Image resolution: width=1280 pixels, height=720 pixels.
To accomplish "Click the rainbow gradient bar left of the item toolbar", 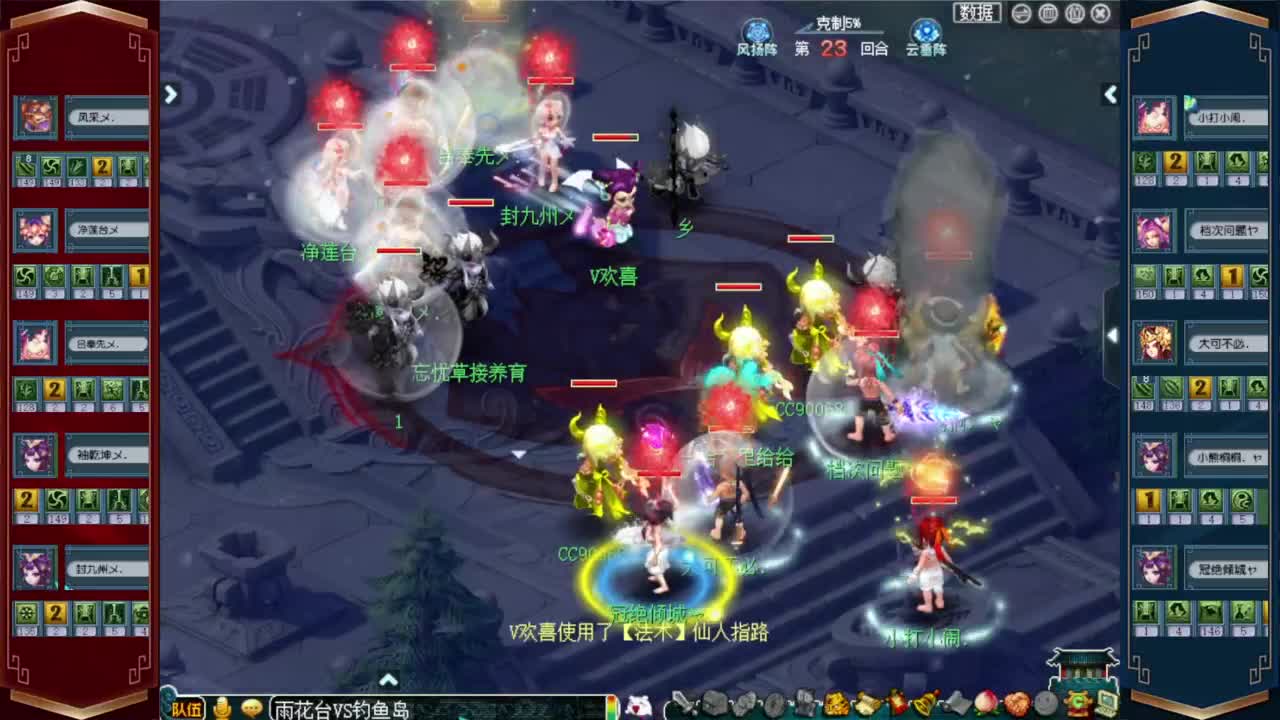I will [x=612, y=706].
